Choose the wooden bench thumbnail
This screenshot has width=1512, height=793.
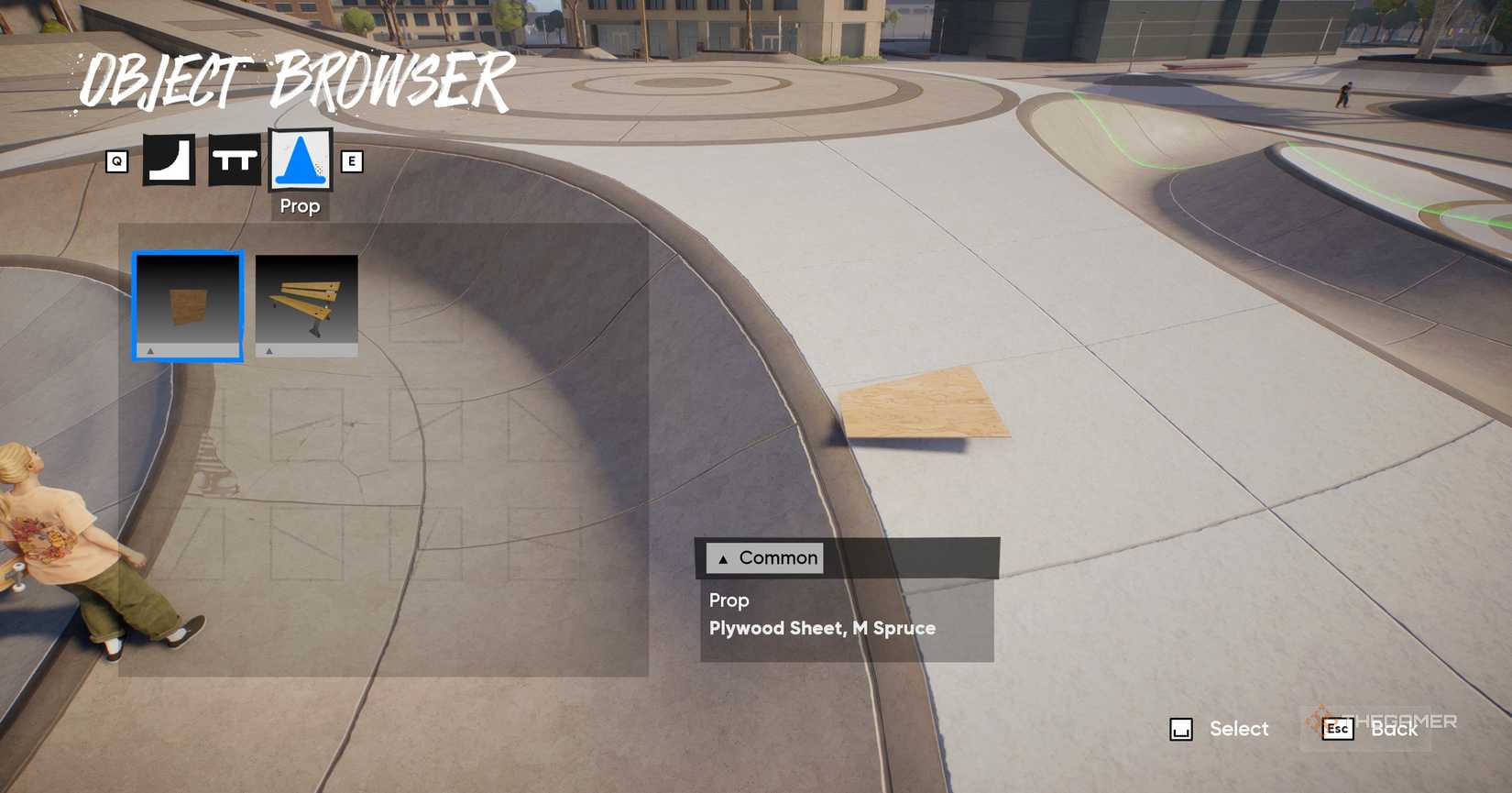307,303
